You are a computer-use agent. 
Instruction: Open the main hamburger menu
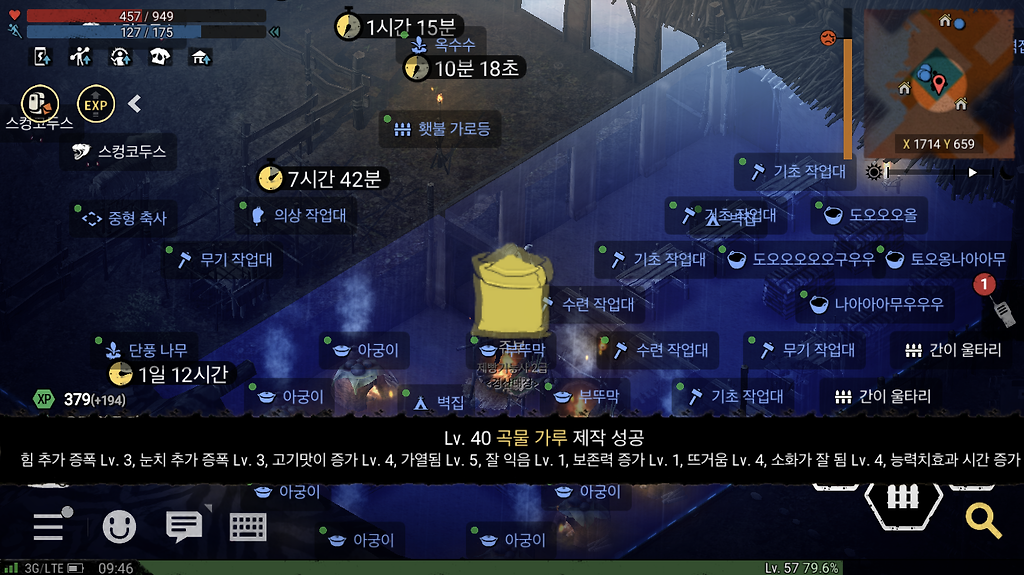50,525
